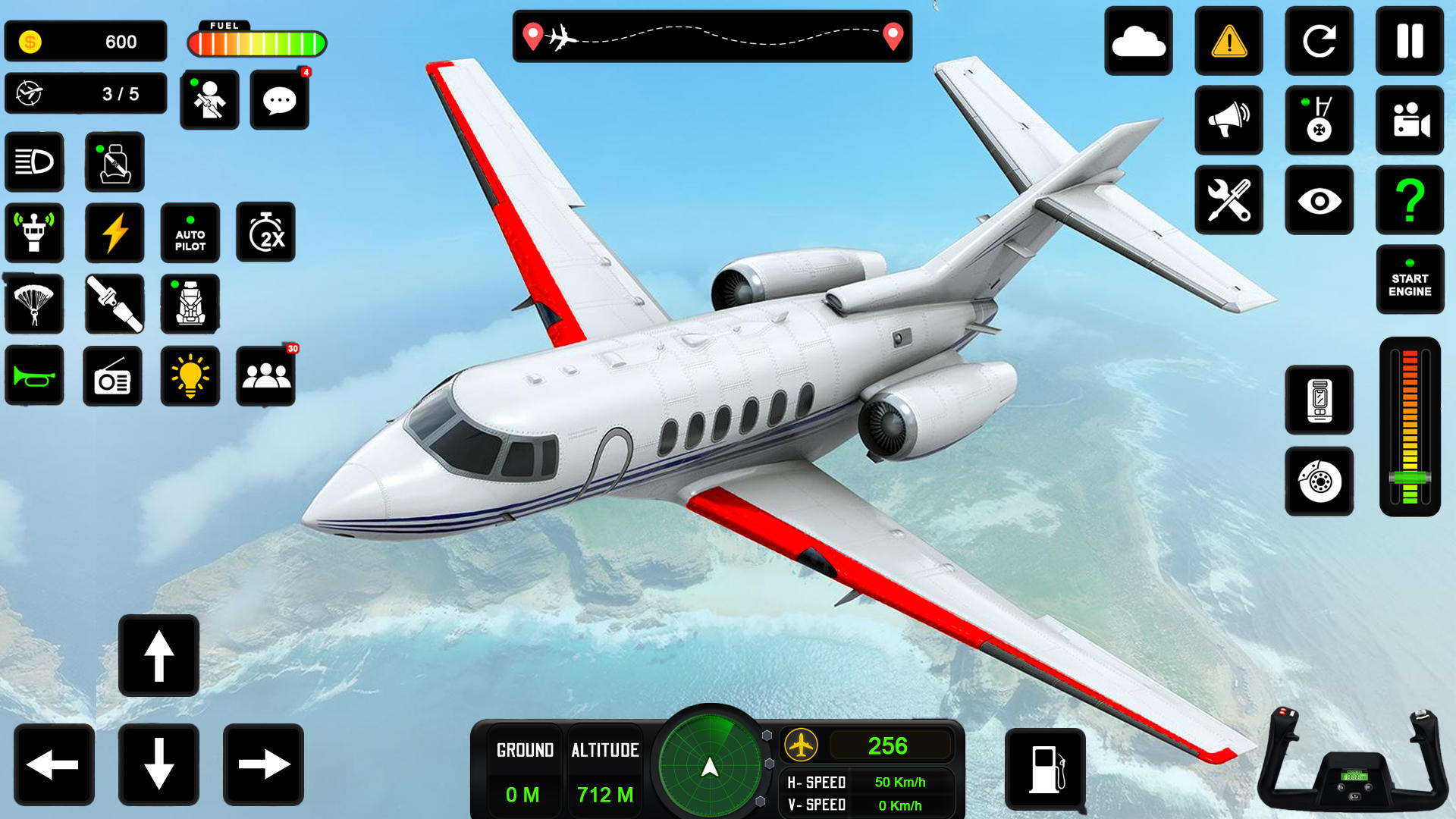Pause the game

point(1409,42)
